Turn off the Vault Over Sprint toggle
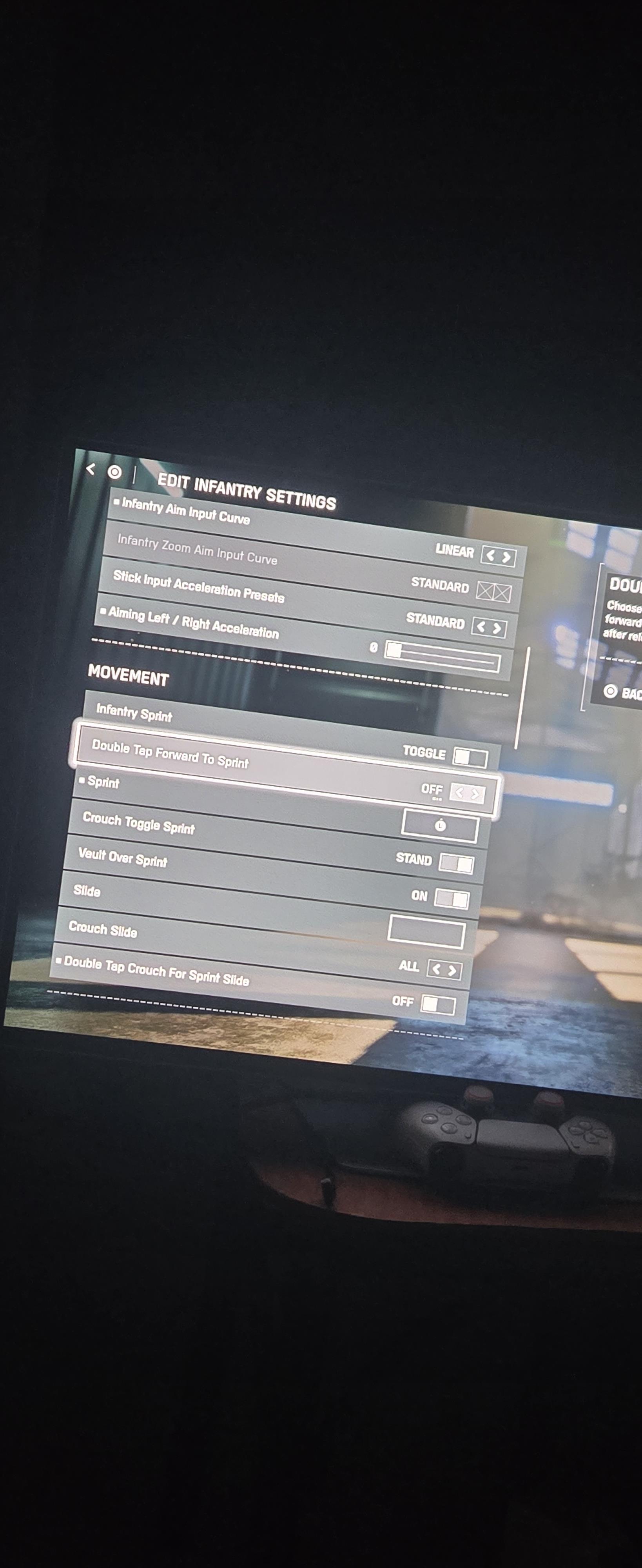 tap(452, 899)
